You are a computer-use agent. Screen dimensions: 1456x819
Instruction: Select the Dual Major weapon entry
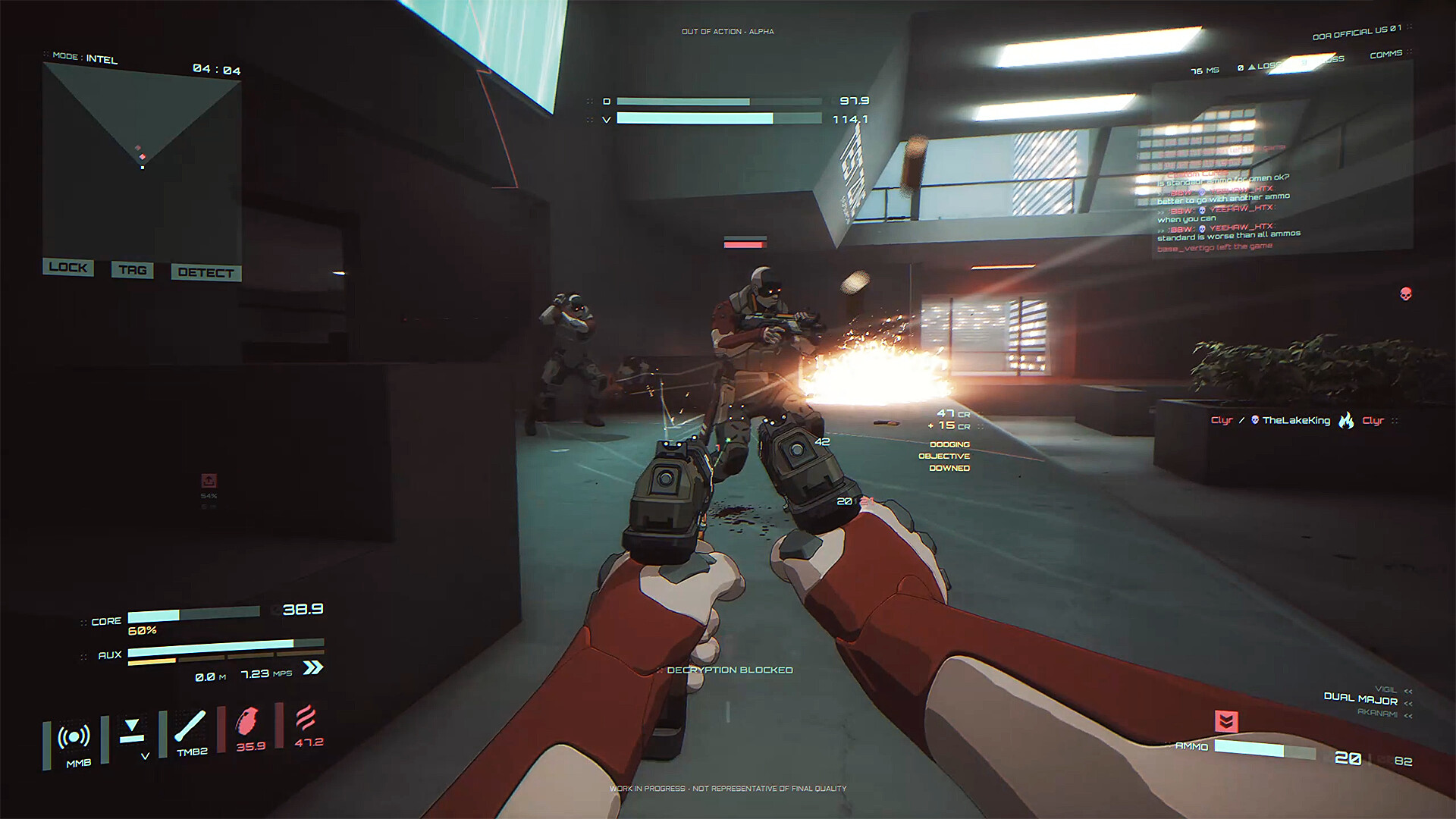coord(1360,698)
